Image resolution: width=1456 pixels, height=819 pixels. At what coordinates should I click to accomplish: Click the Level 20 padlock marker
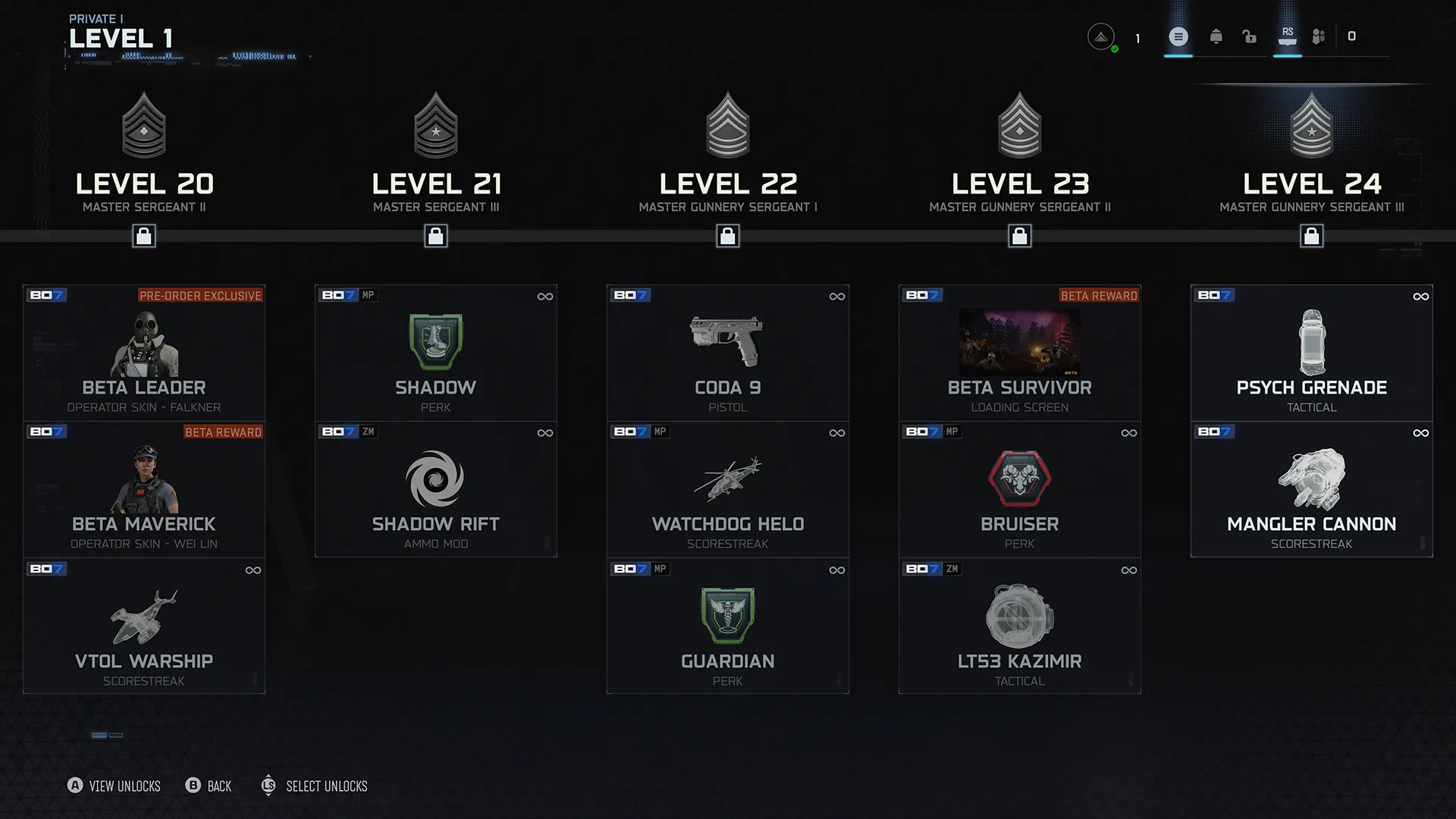pyautogui.click(x=144, y=237)
